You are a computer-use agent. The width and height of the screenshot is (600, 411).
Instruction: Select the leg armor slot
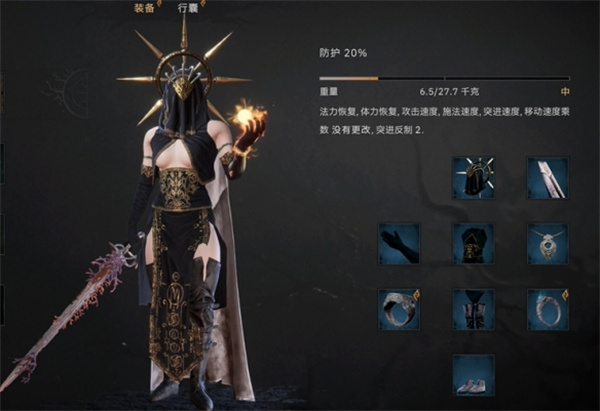pos(473,309)
